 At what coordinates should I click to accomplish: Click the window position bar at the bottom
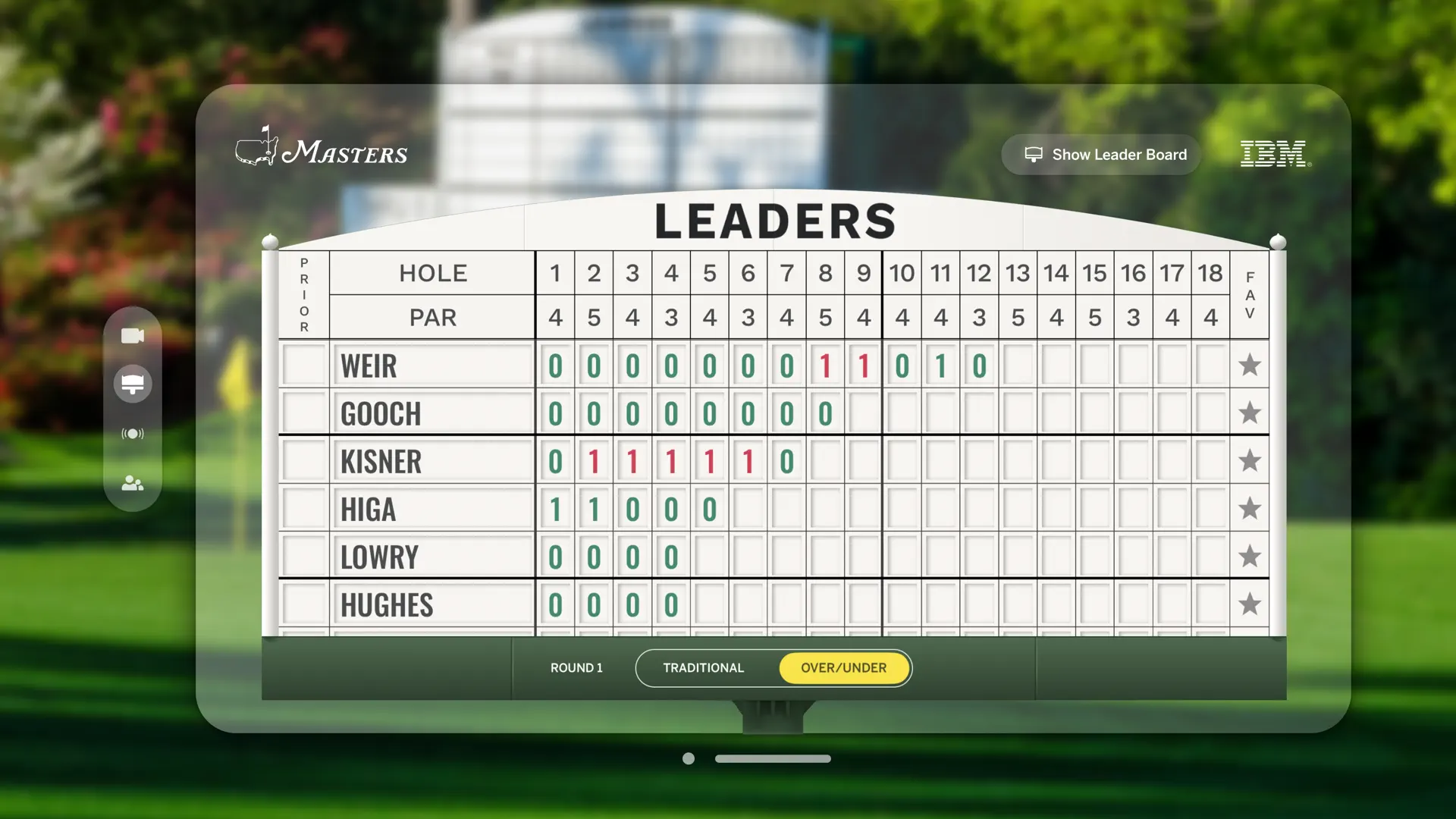click(x=773, y=758)
